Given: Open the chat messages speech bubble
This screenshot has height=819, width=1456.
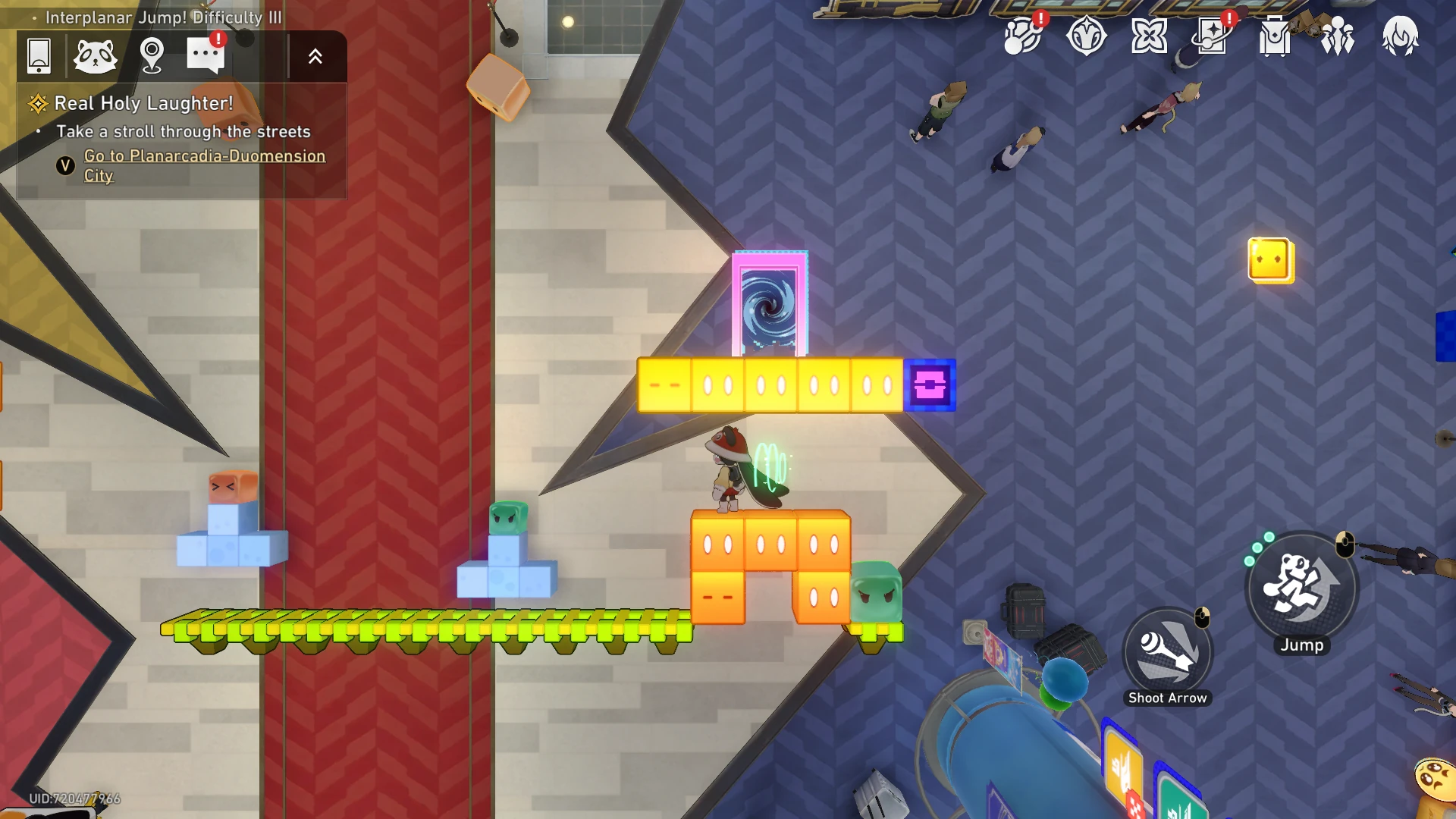Looking at the screenshot, I should pos(206,55).
